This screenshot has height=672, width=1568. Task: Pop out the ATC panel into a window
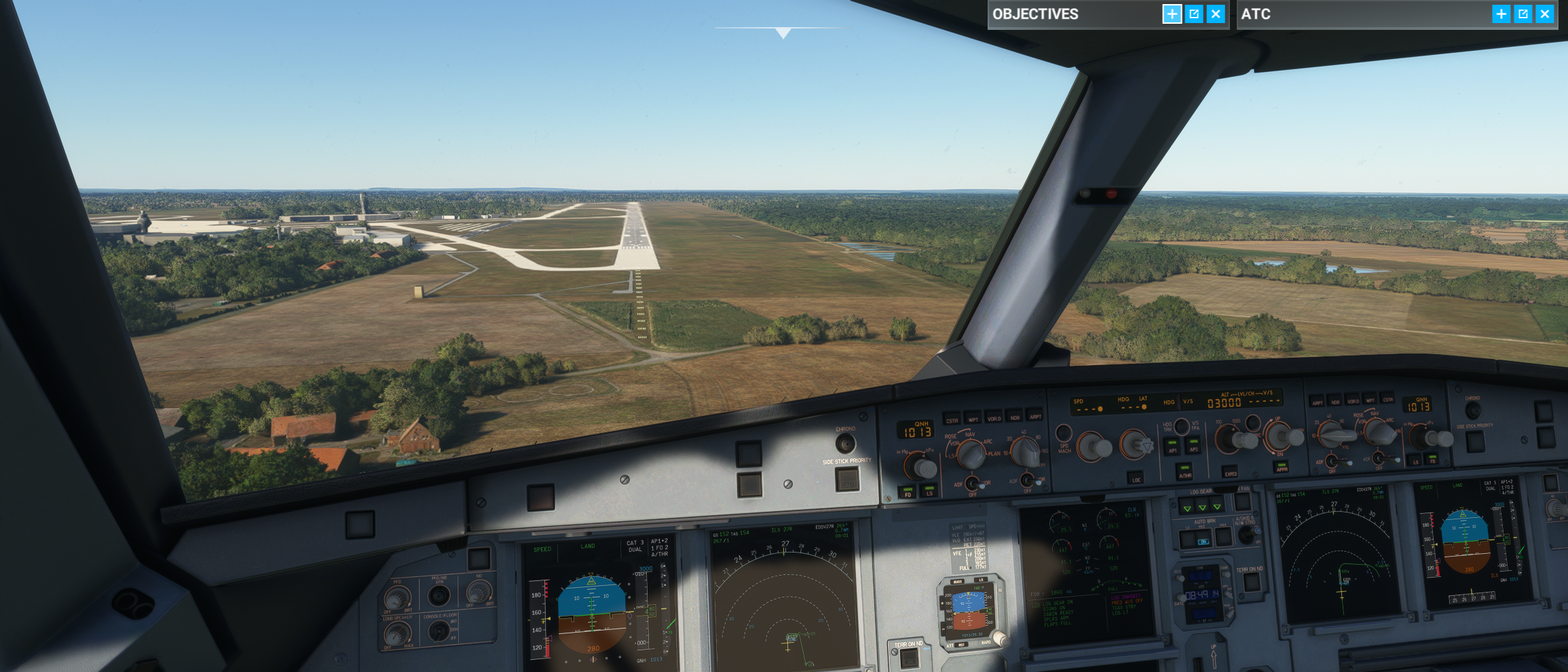(1523, 14)
